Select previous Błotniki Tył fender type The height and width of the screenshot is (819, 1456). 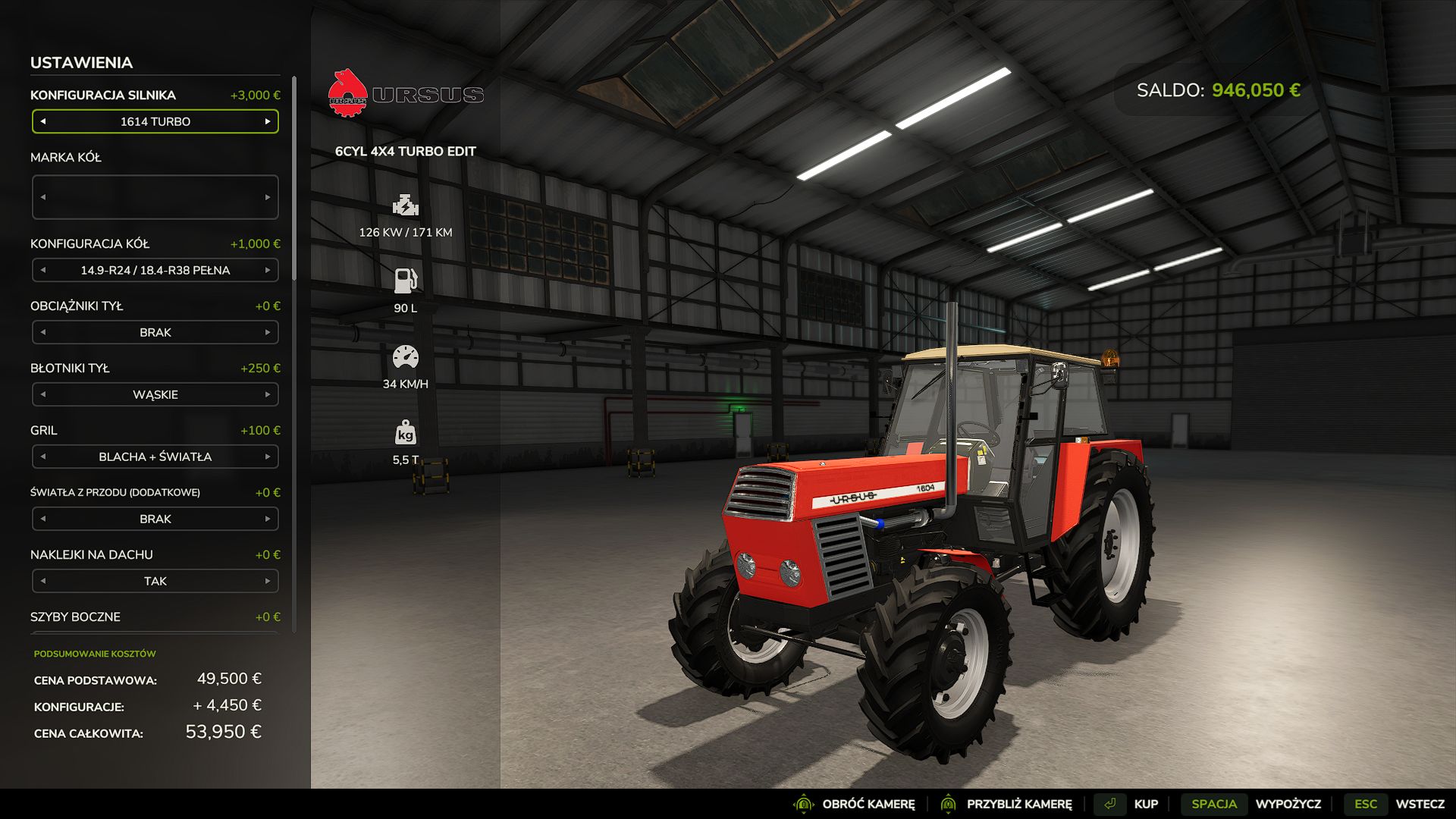[43, 394]
